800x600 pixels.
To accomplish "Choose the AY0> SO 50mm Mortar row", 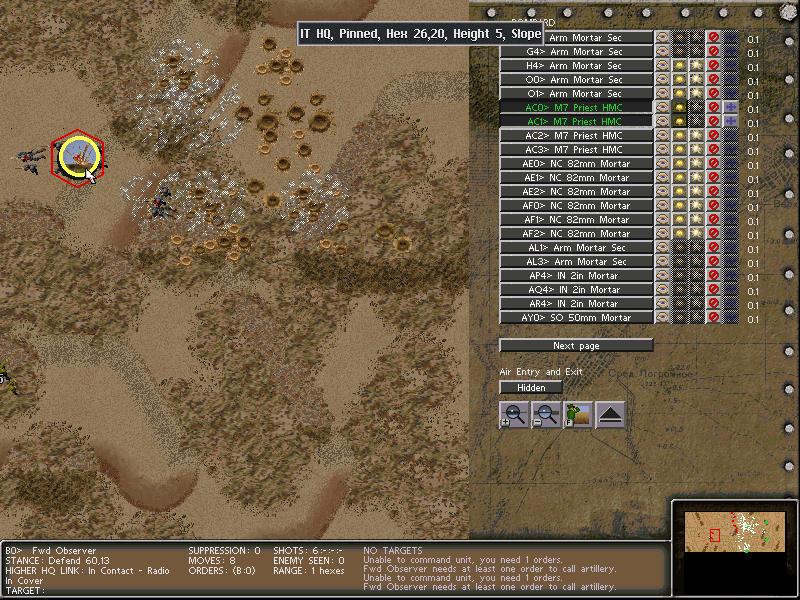I will click(x=576, y=318).
